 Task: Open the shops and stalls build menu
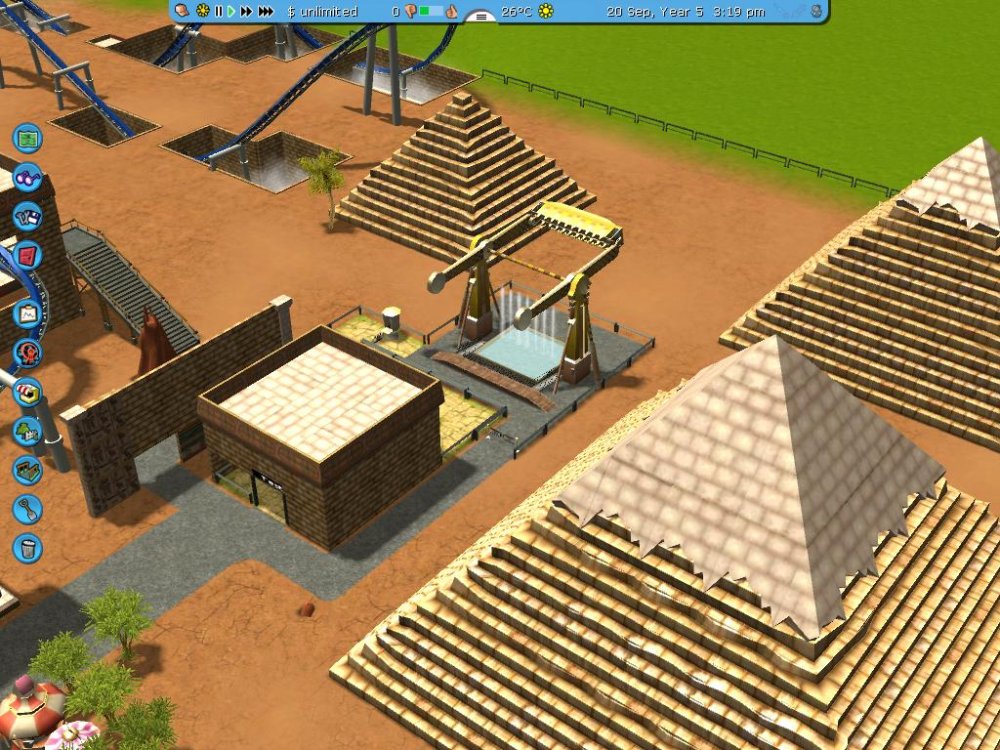pyautogui.click(x=27, y=391)
